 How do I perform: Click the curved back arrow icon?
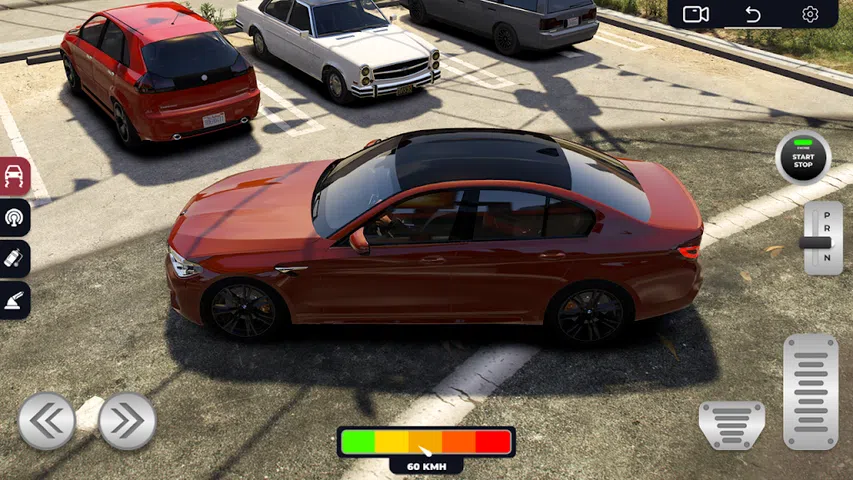point(753,14)
